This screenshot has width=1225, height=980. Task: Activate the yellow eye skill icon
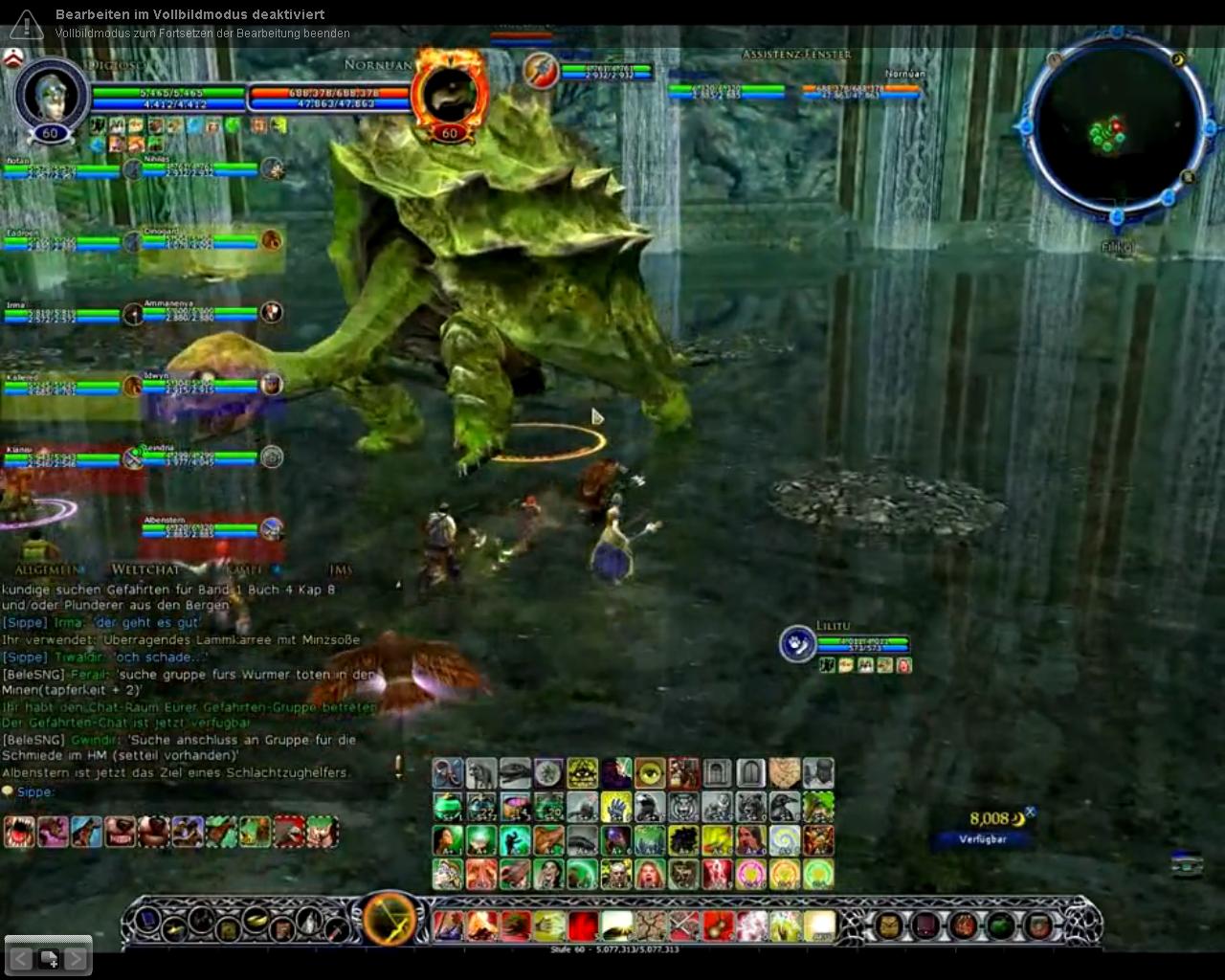coord(649,773)
